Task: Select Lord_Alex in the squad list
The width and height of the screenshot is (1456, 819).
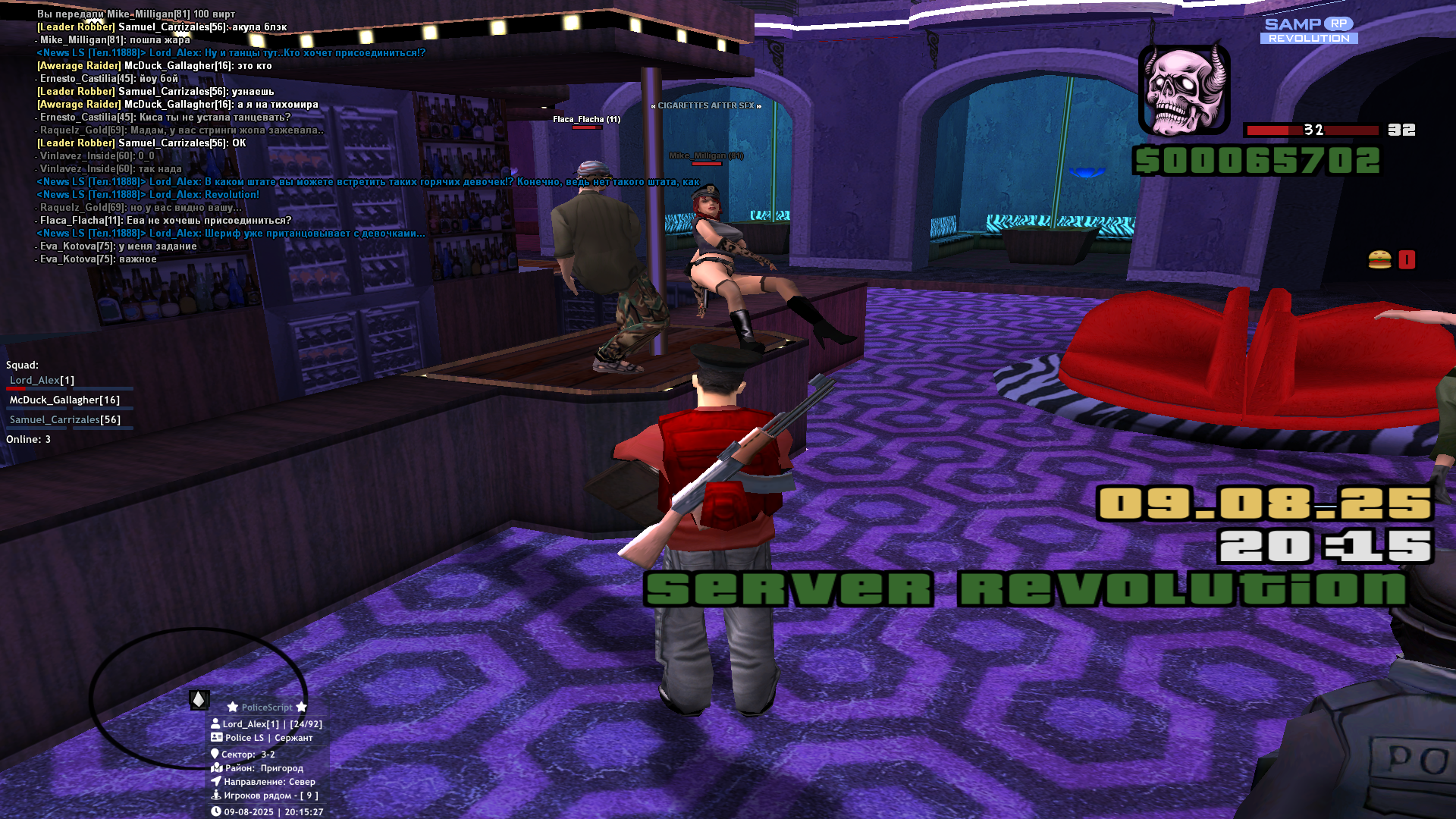Action: coord(42,381)
